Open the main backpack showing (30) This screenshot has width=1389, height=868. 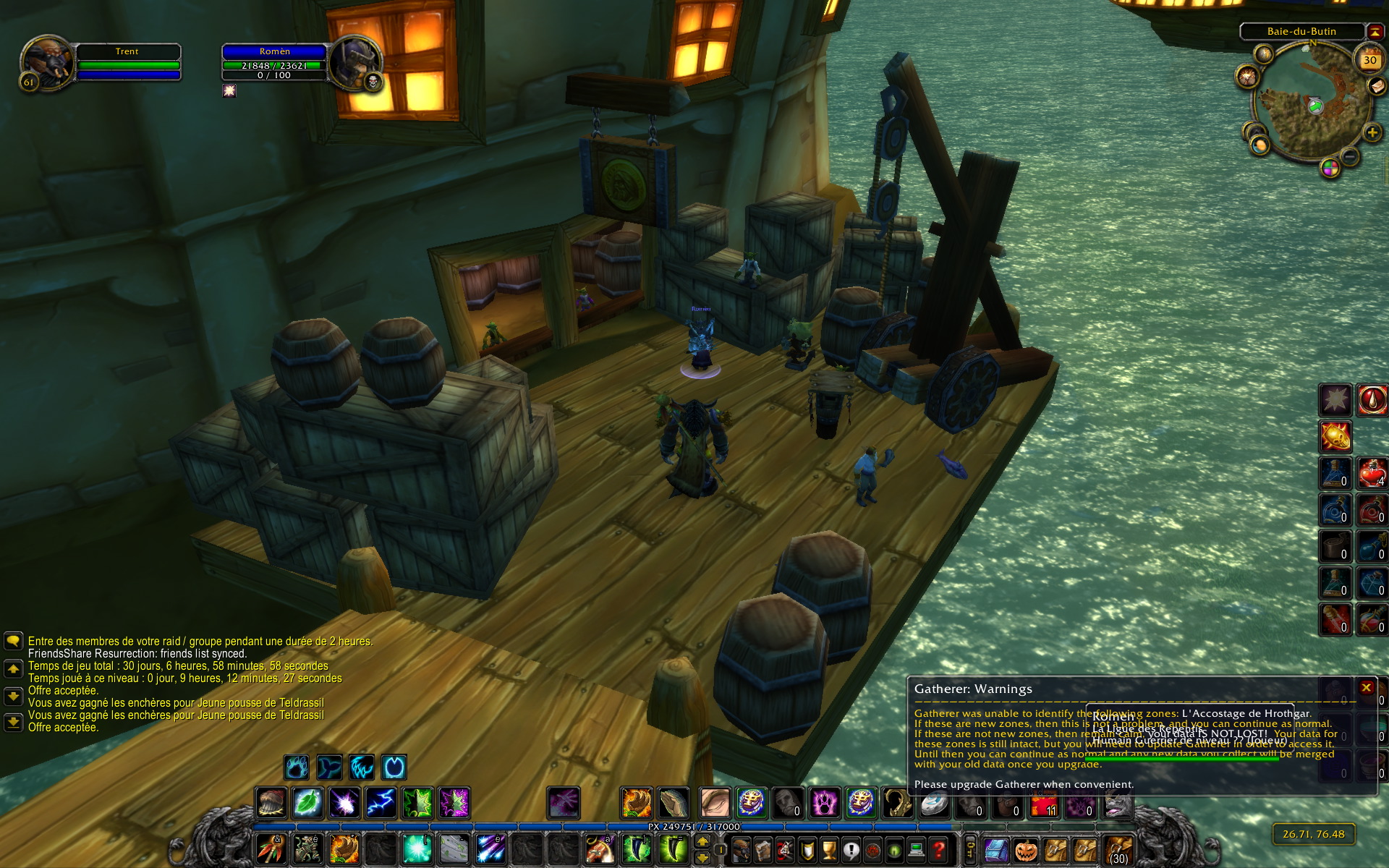click(x=1118, y=850)
